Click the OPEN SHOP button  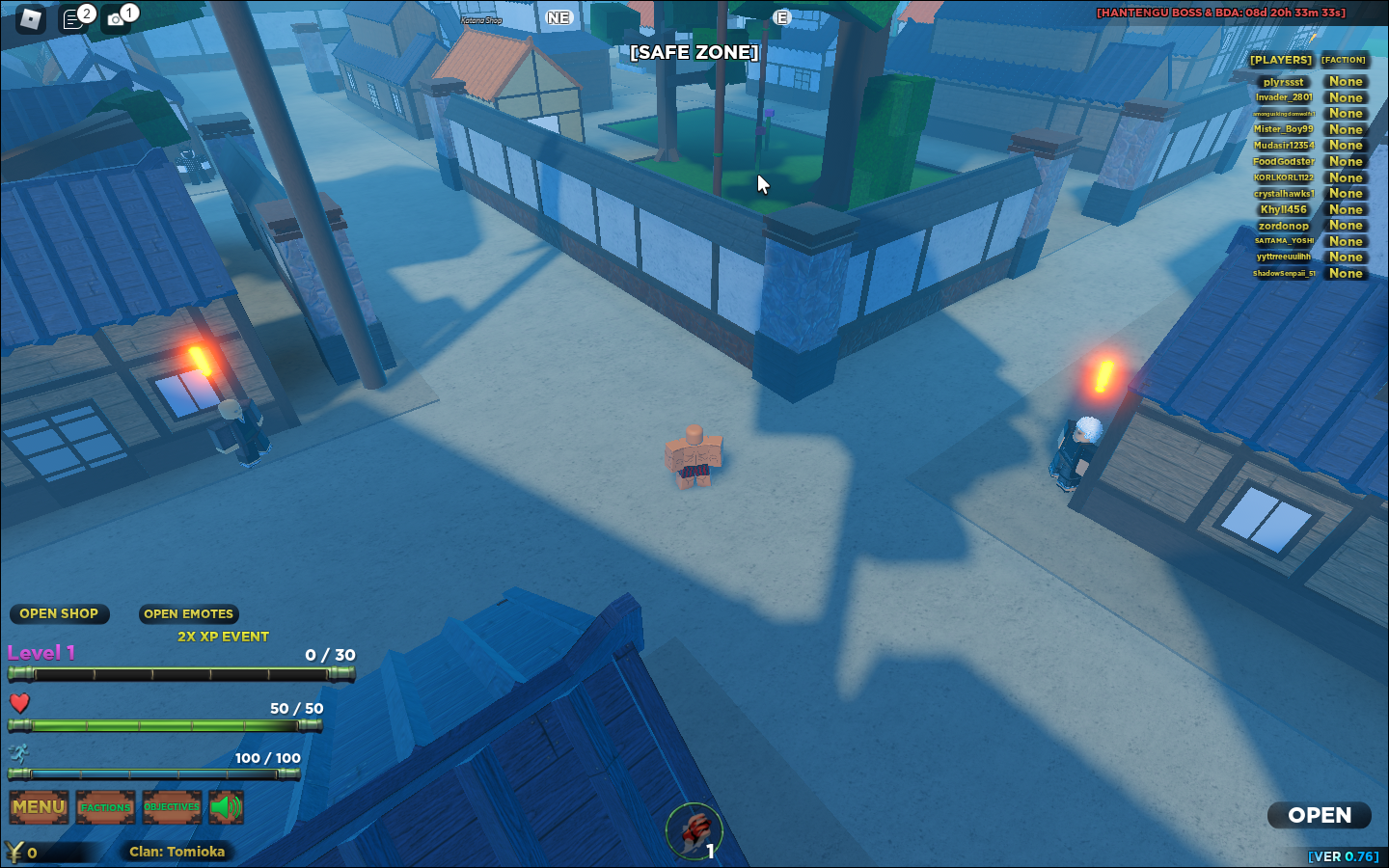59,614
